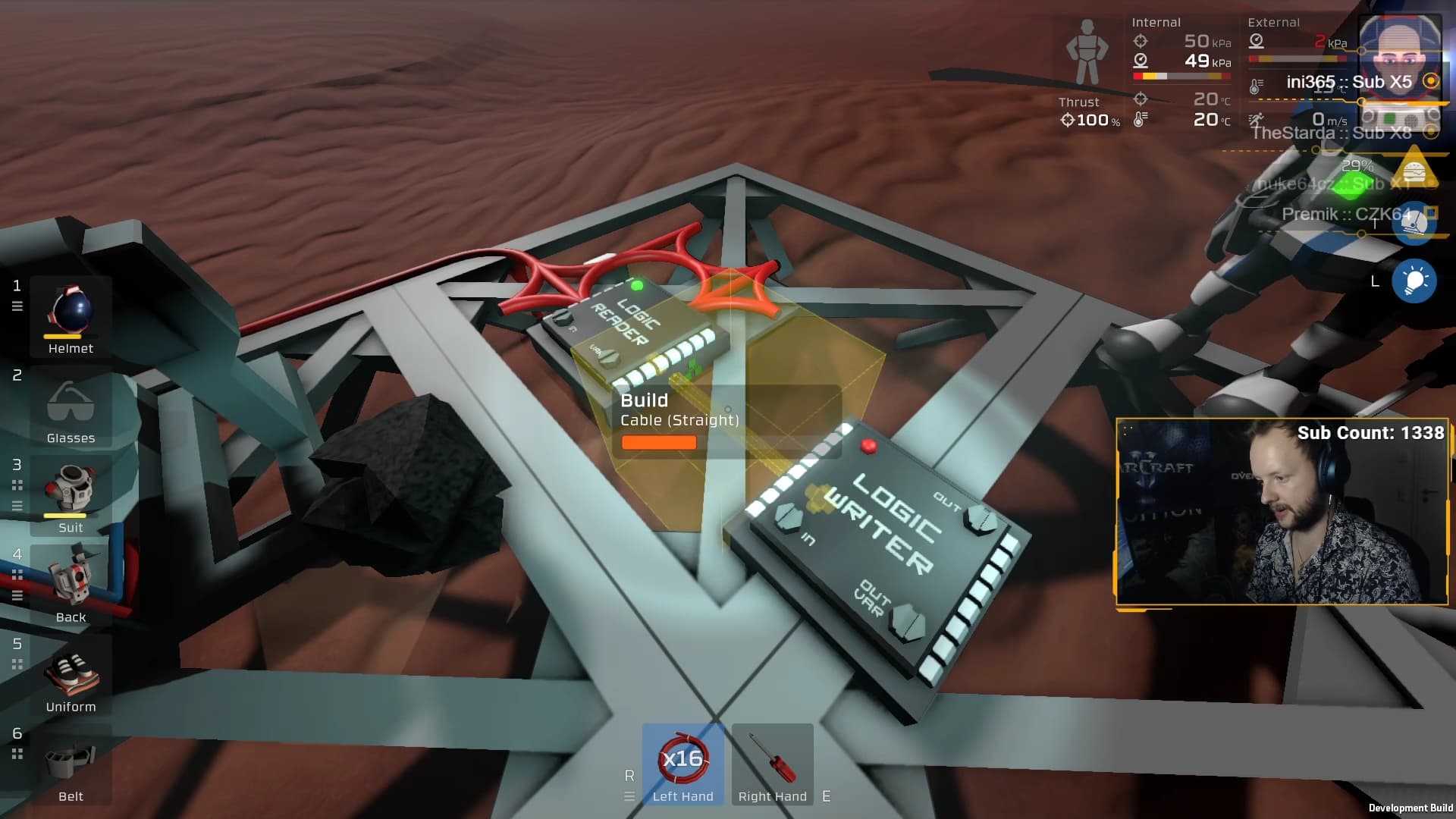Open the Glasses equipment slot

pyautogui.click(x=71, y=406)
